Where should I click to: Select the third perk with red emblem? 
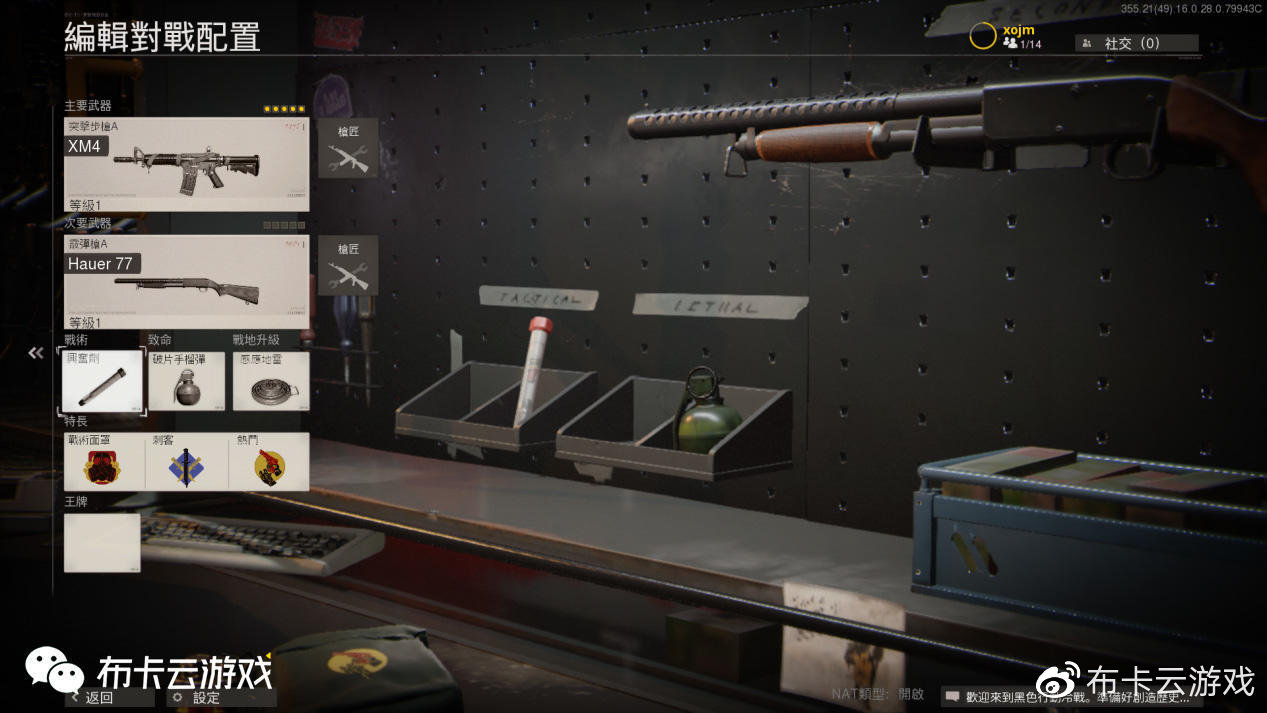coord(269,461)
